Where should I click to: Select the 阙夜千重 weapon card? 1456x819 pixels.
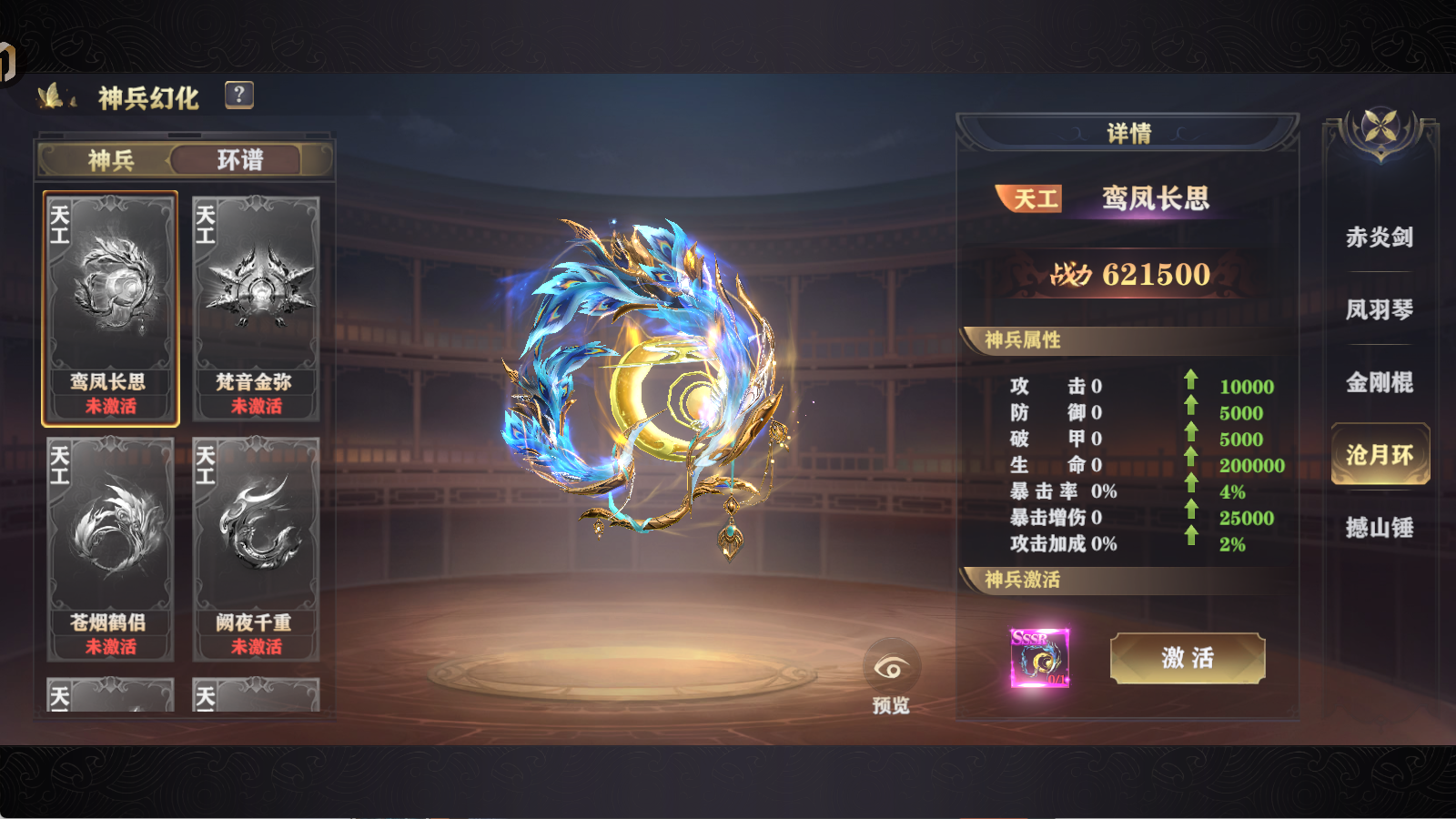point(256,546)
